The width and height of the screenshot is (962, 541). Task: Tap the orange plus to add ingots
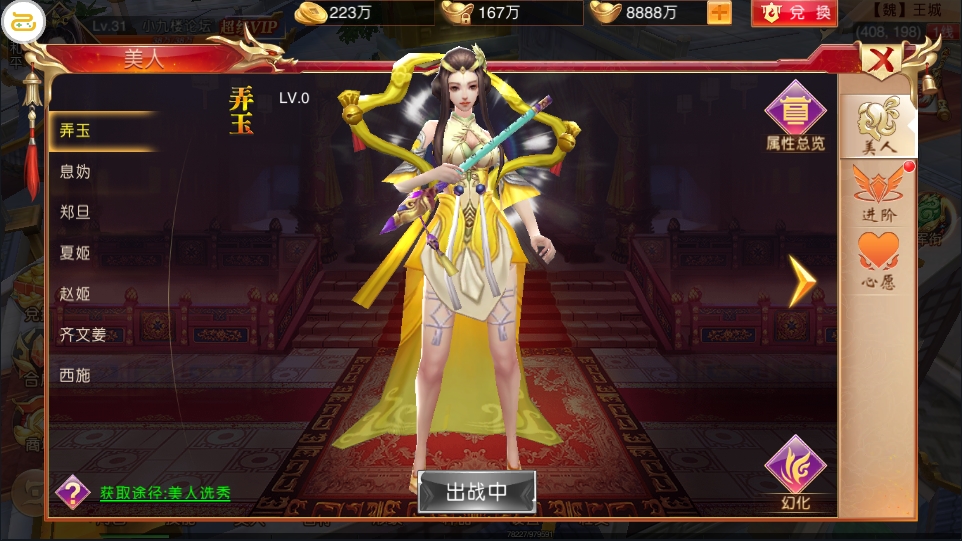(719, 13)
